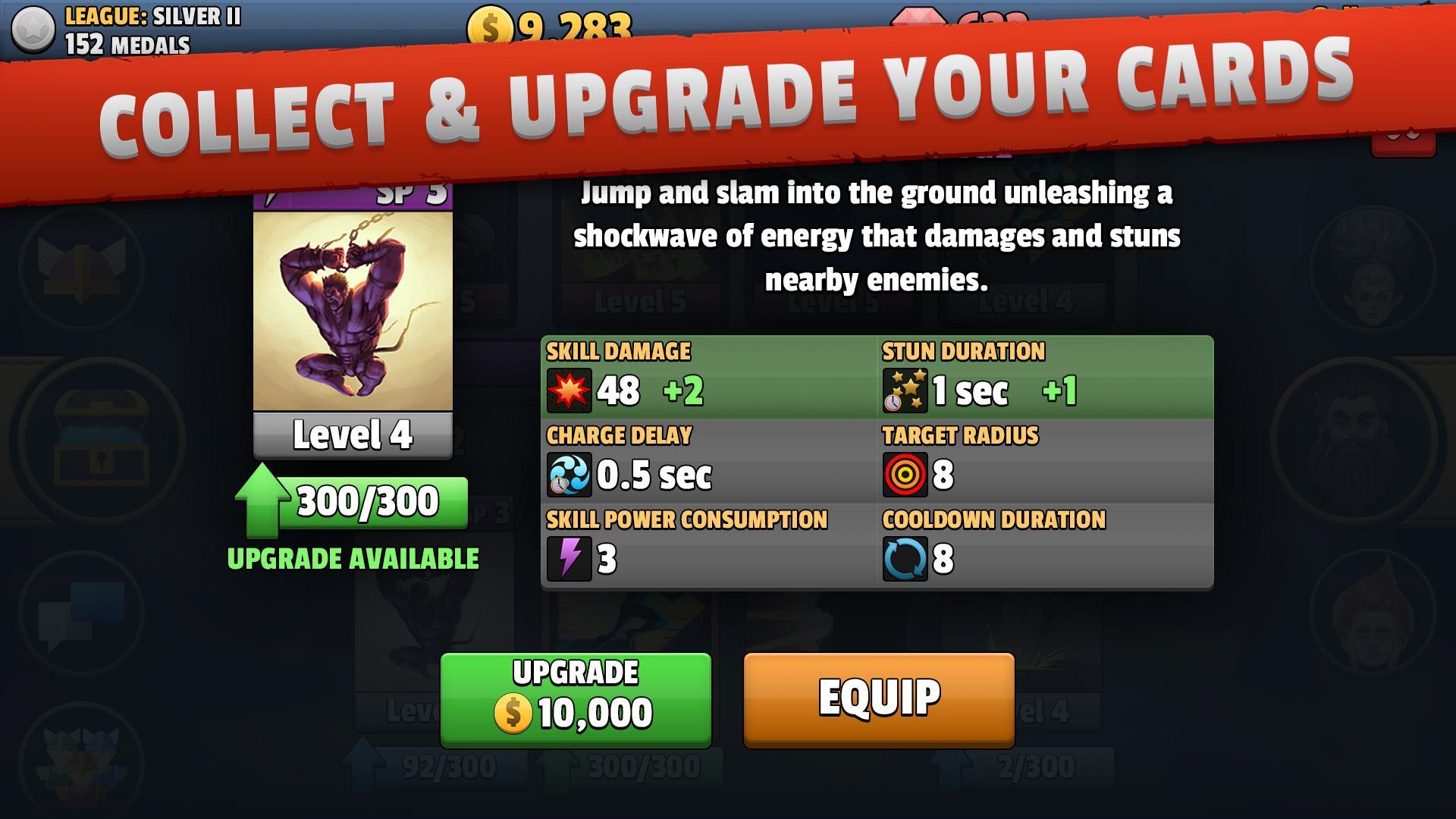Click the Cooldown Duration refresh icon
Image resolution: width=1456 pixels, height=819 pixels.
(x=905, y=560)
